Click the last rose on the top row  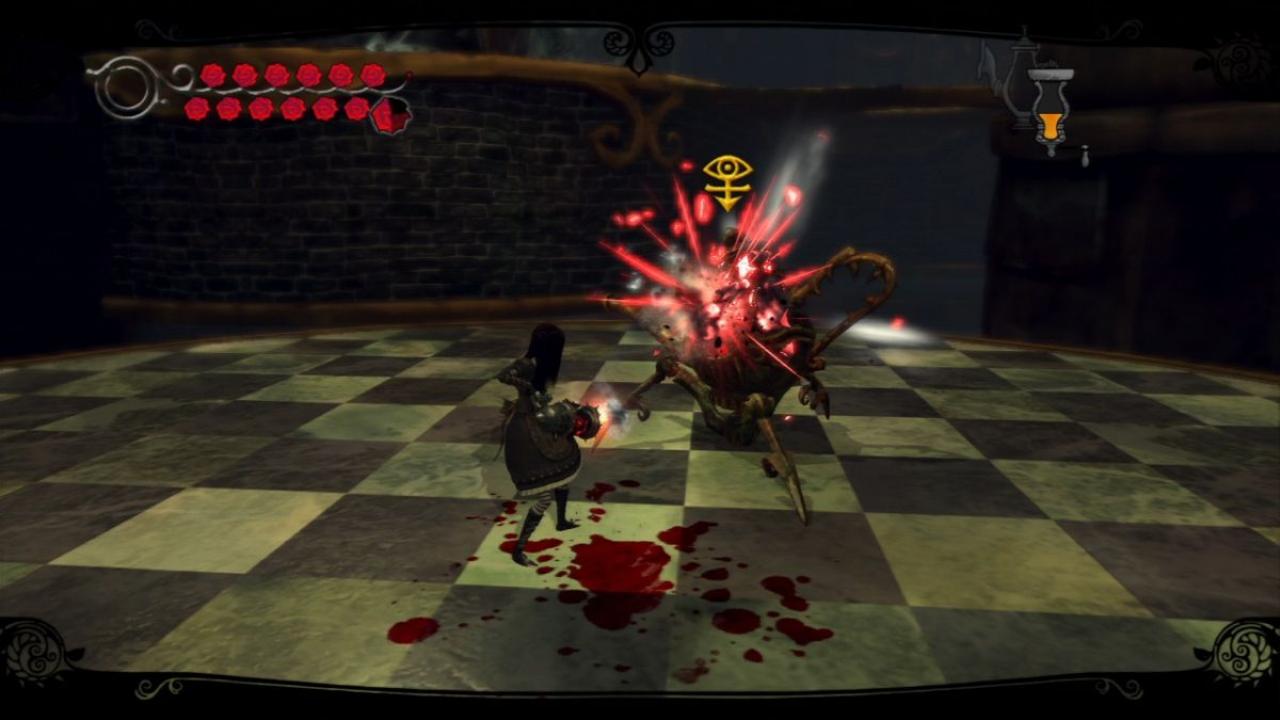click(372, 73)
